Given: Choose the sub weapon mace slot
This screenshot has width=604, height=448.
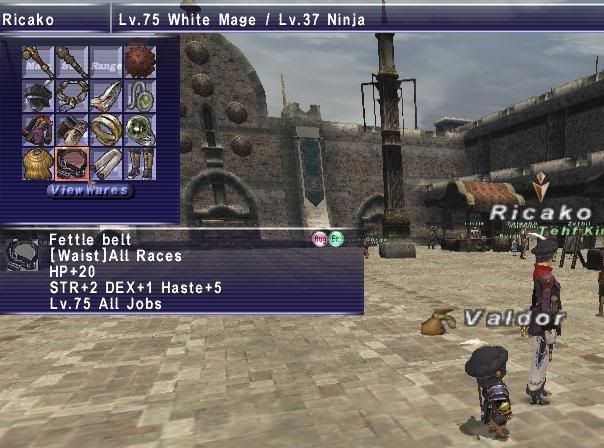Looking at the screenshot, I should pyautogui.click(x=72, y=62).
